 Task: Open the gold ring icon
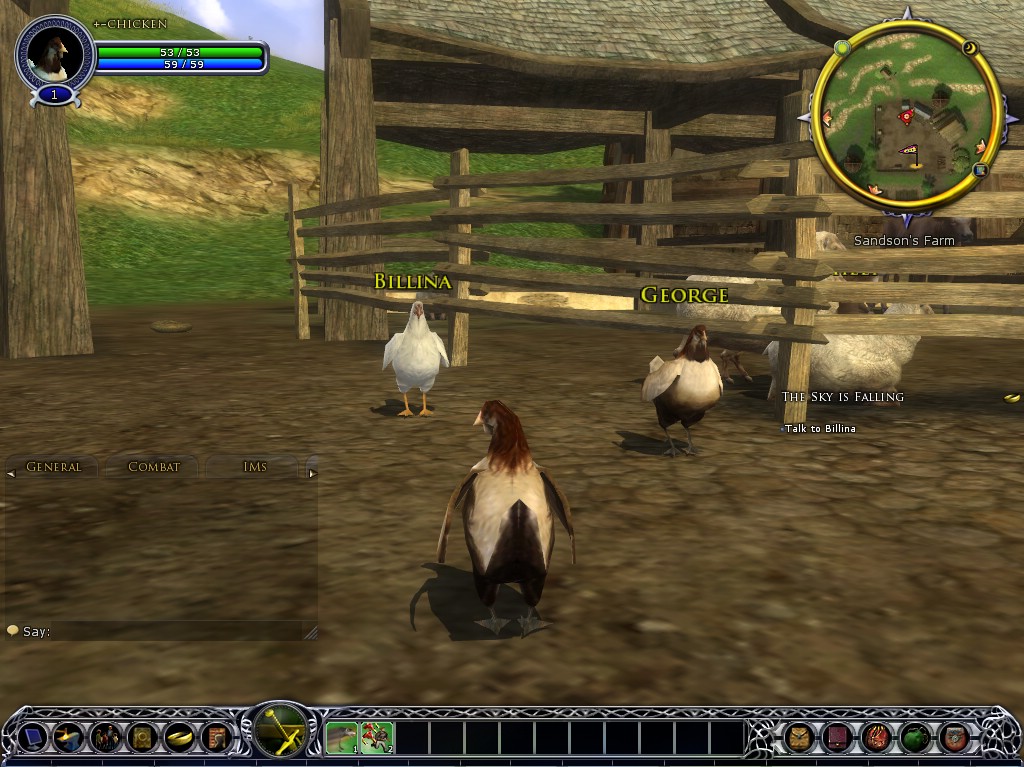tap(178, 737)
